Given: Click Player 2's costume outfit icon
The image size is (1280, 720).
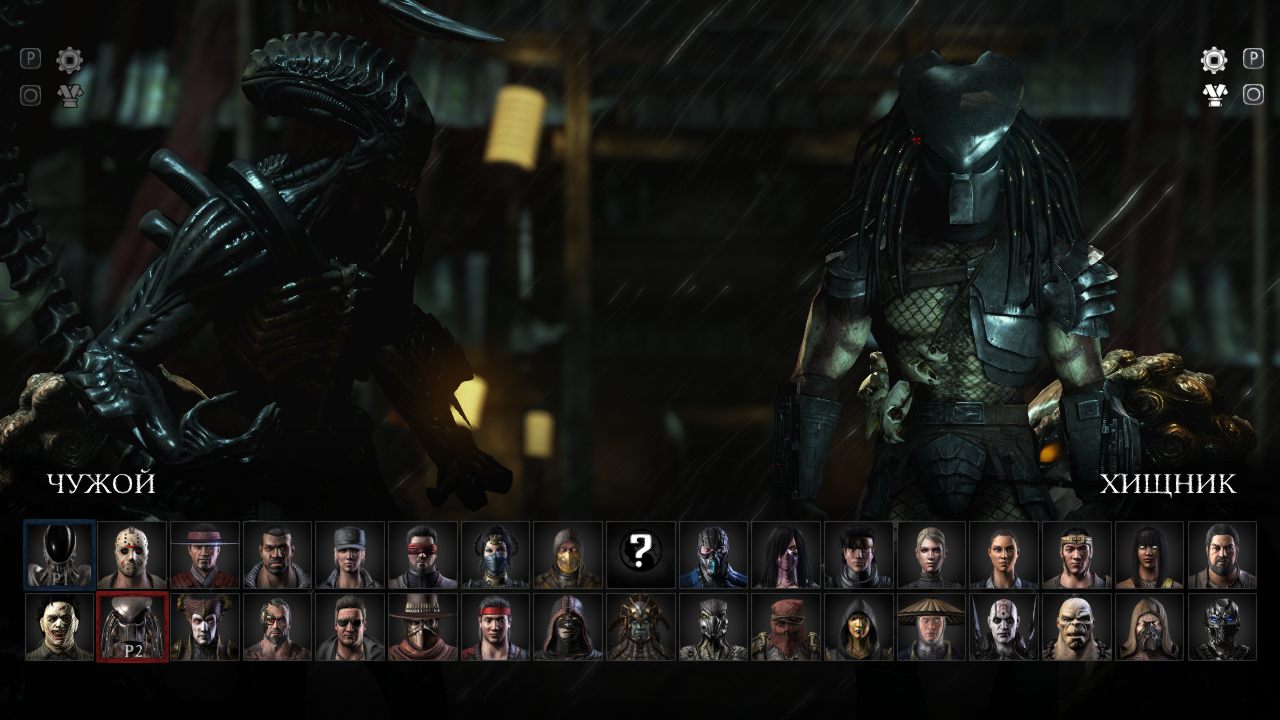Looking at the screenshot, I should tap(1214, 96).
